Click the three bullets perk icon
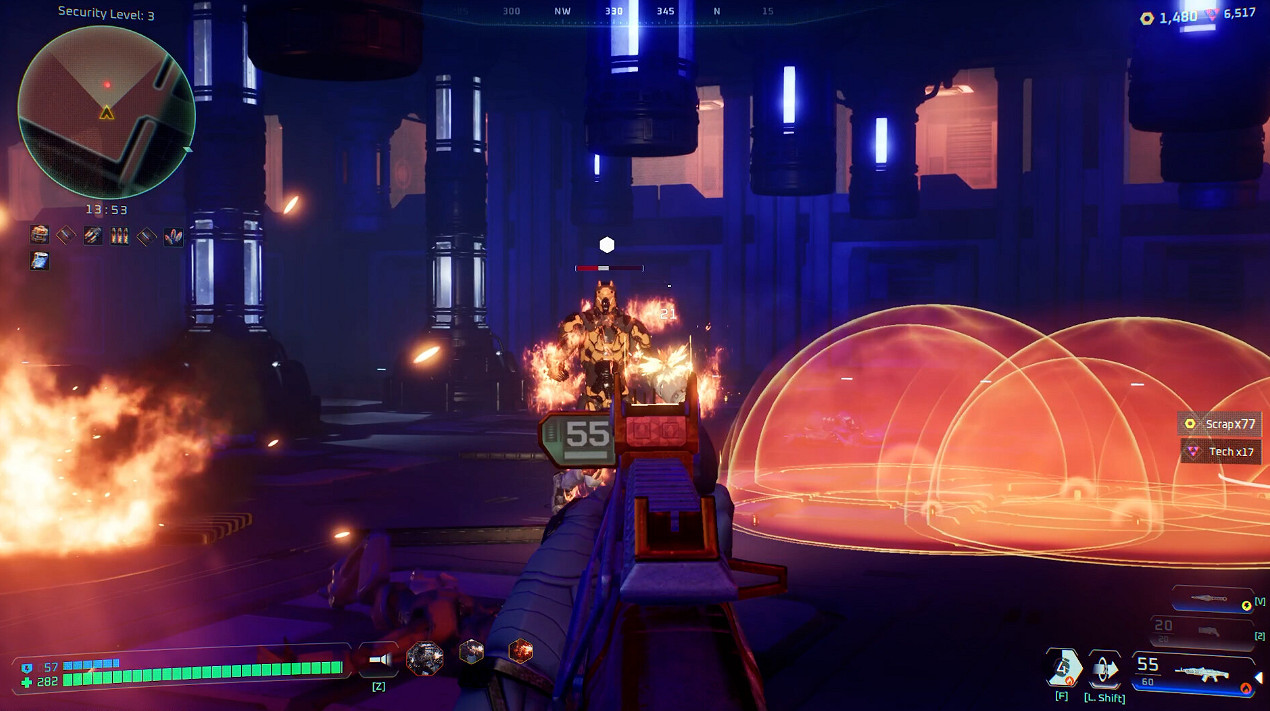This screenshot has width=1270, height=711. click(x=120, y=236)
